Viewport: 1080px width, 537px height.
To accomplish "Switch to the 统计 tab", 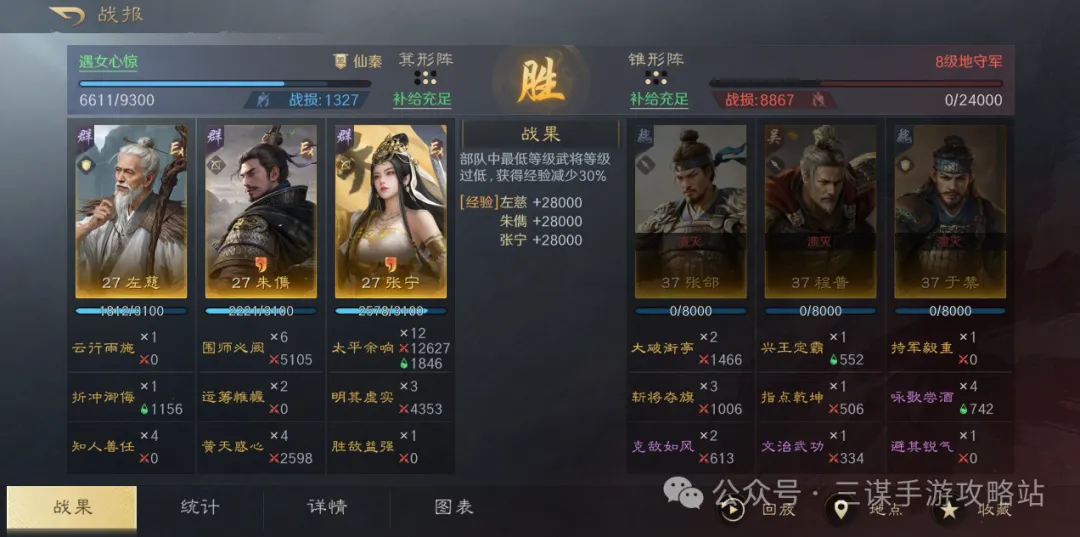I will tap(199, 507).
